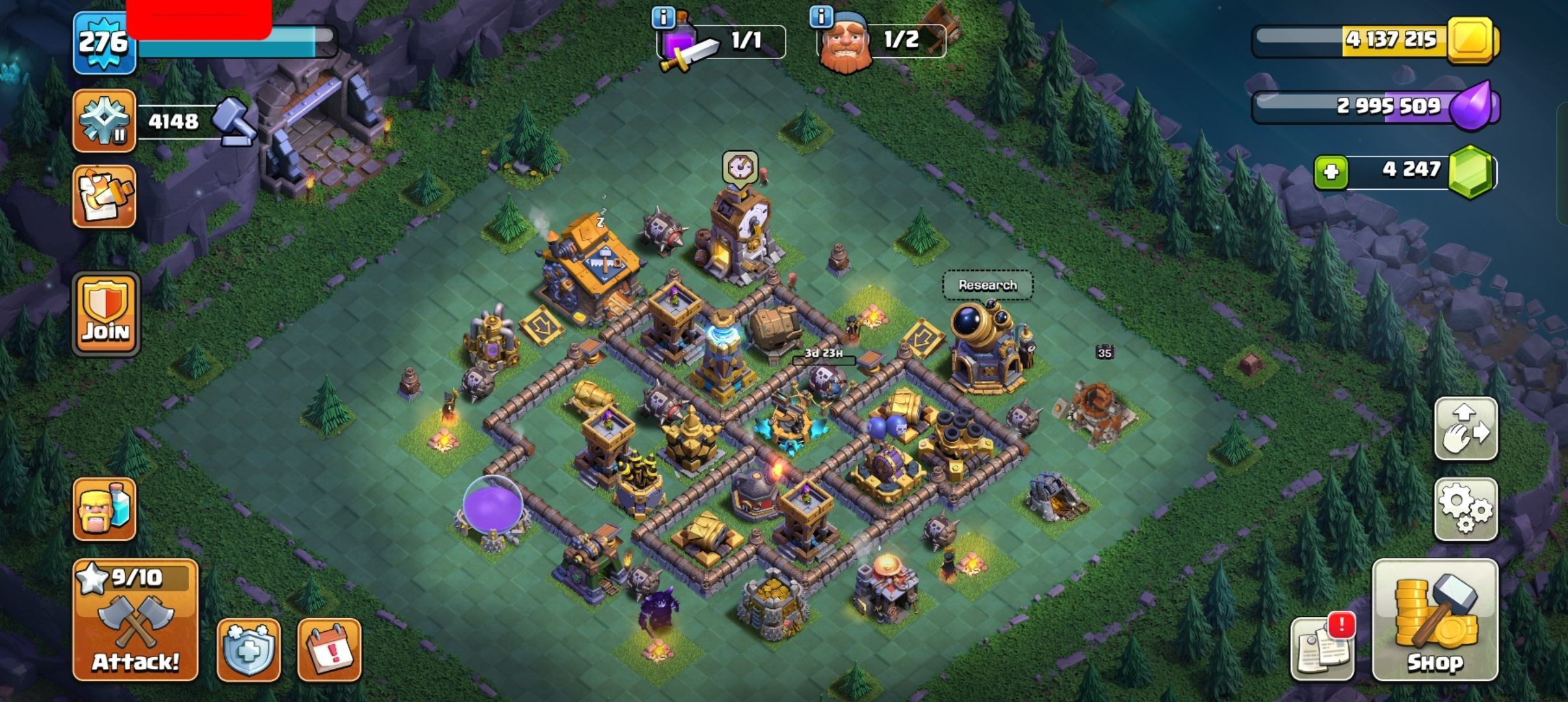Show laboratory info above the 1/1 counter
1568x702 pixels.
tap(663, 18)
